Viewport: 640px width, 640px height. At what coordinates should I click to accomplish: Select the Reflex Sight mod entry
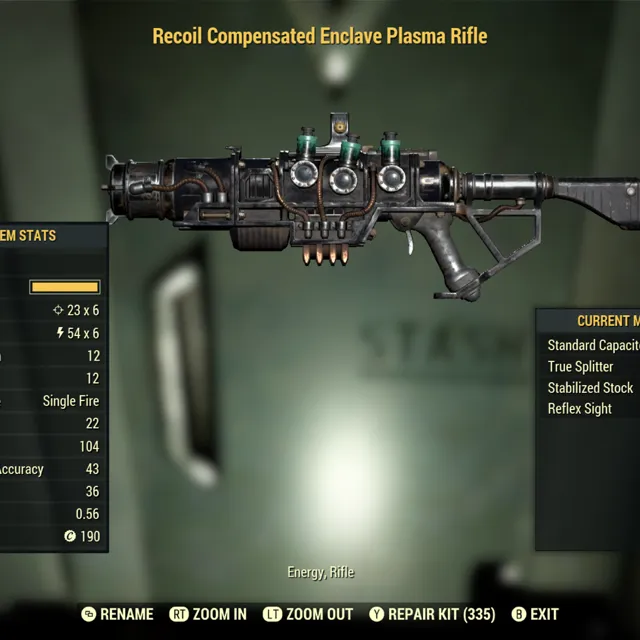(x=580, y=408)
